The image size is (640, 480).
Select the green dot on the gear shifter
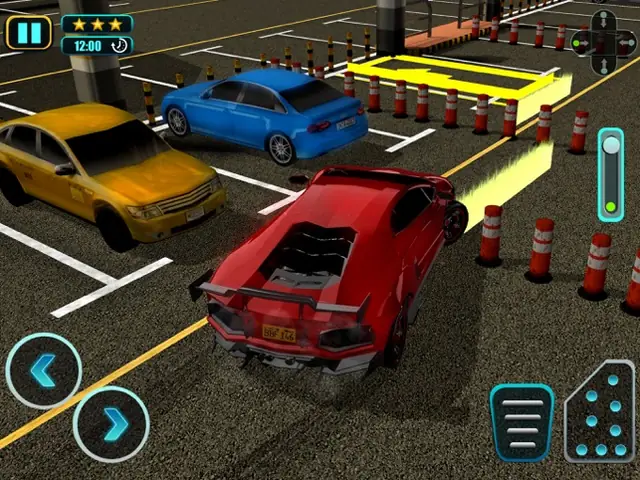[610, 208]
